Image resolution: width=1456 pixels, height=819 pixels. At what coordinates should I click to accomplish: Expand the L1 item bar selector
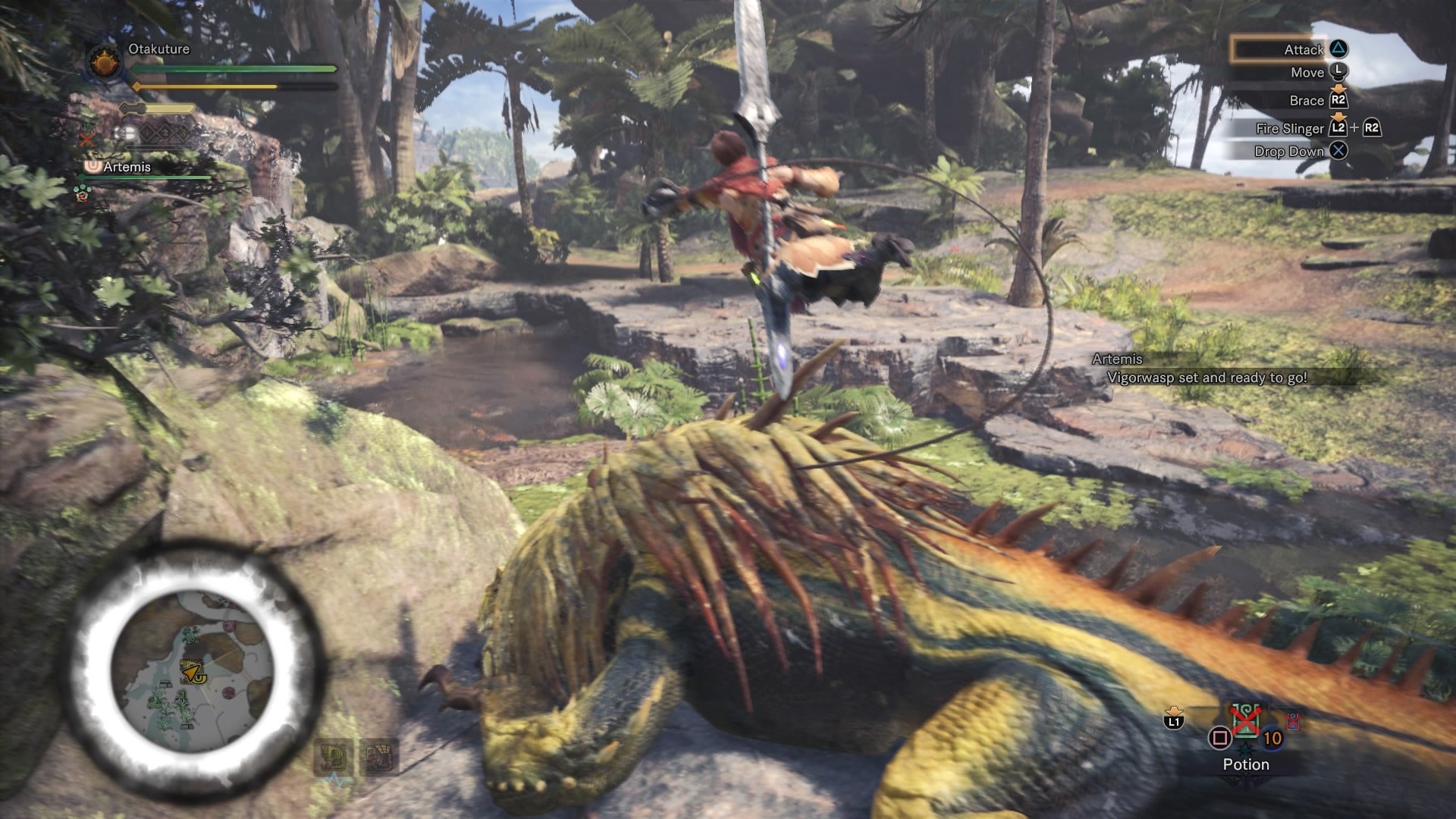pos(1174,720)
